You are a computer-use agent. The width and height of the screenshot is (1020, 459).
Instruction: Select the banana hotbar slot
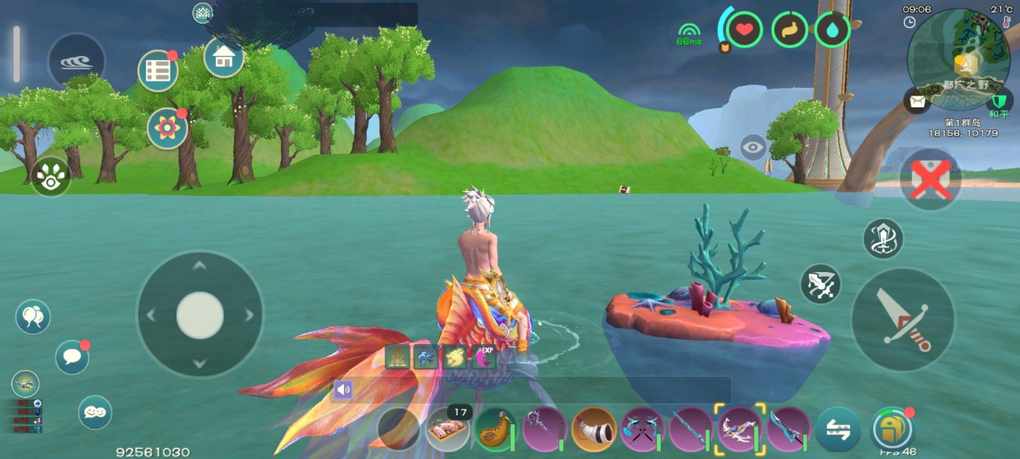point(495,430)
